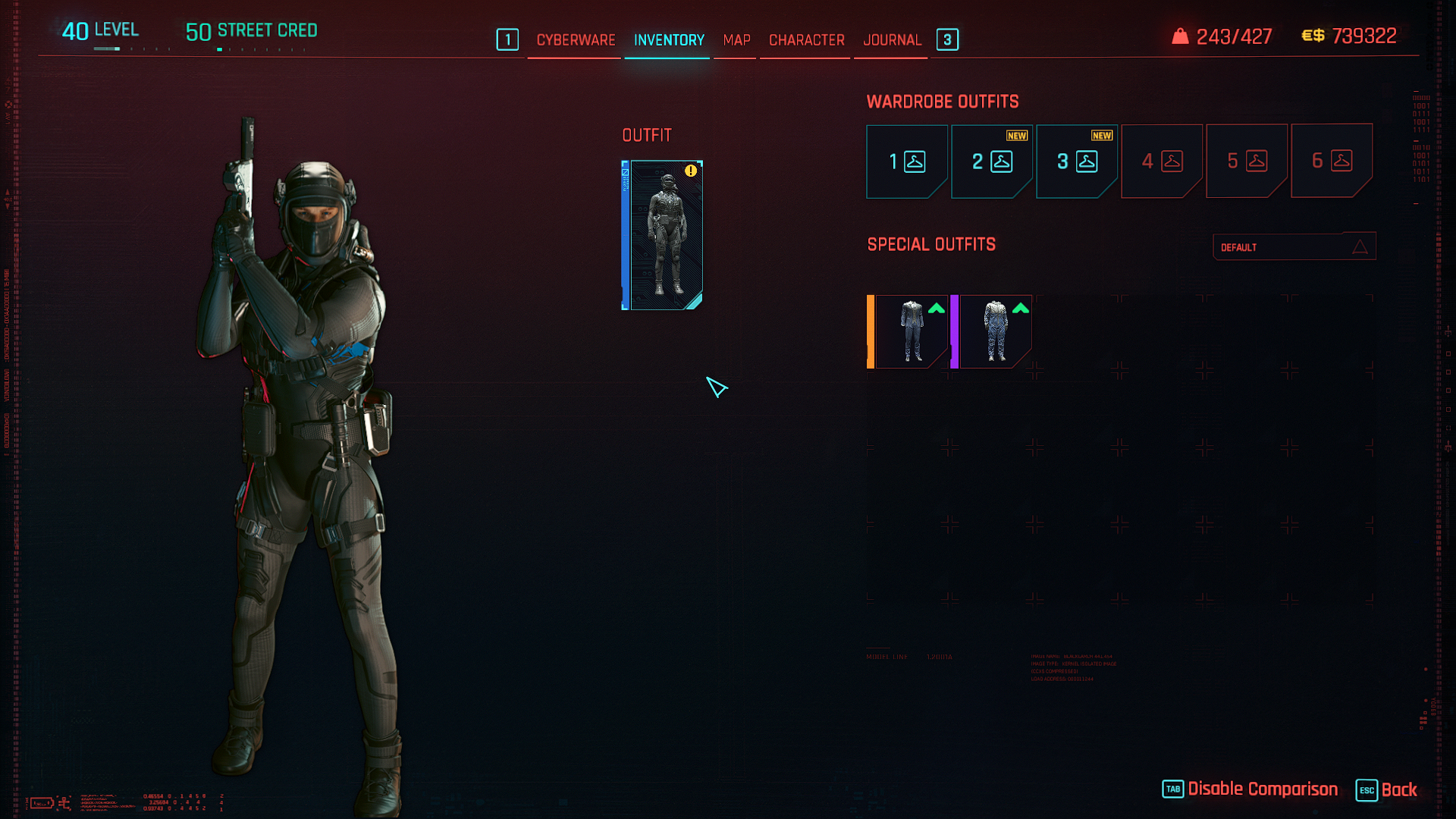Switch to the Cyberware tab
1456x819 pixels.
pos(576,40)
